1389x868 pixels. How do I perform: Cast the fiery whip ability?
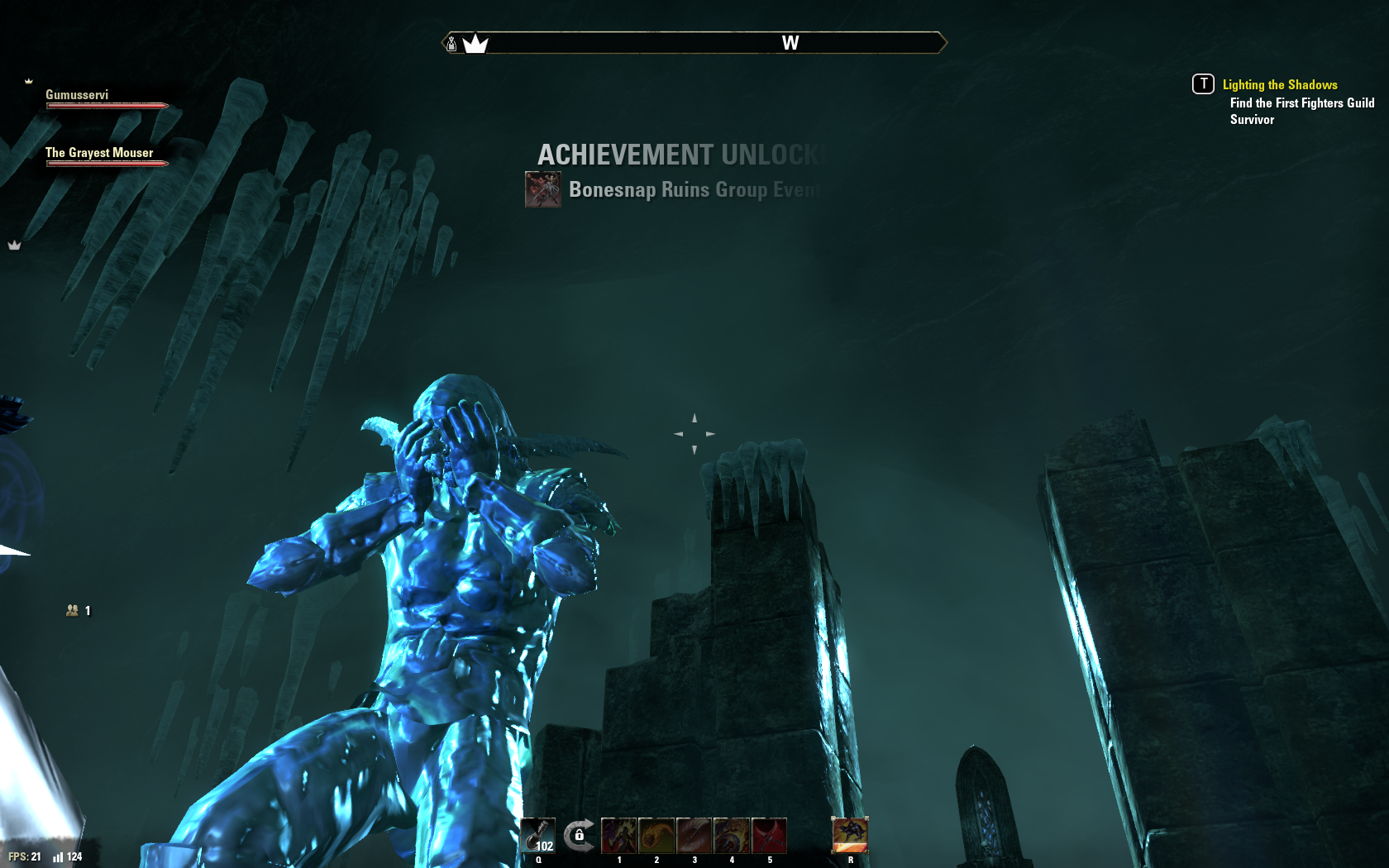tap(656, 835)
